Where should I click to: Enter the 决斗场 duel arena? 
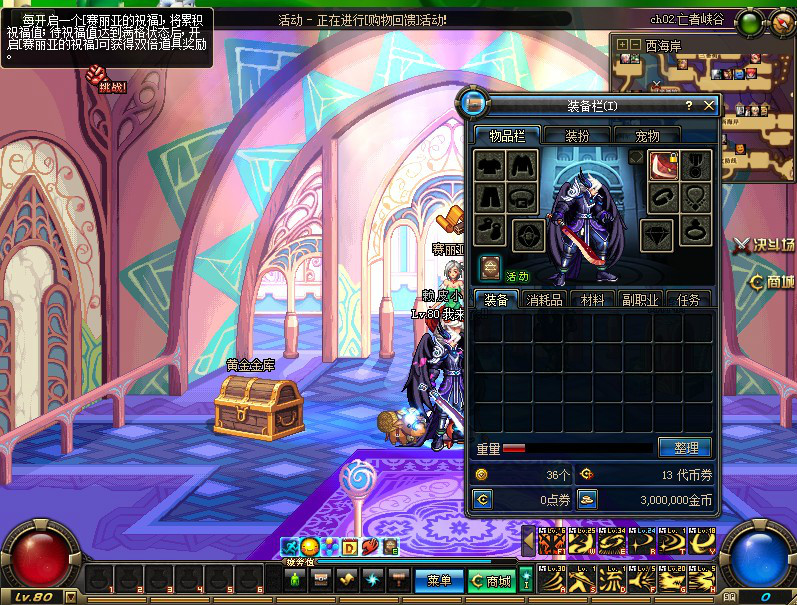click(764, 243)
